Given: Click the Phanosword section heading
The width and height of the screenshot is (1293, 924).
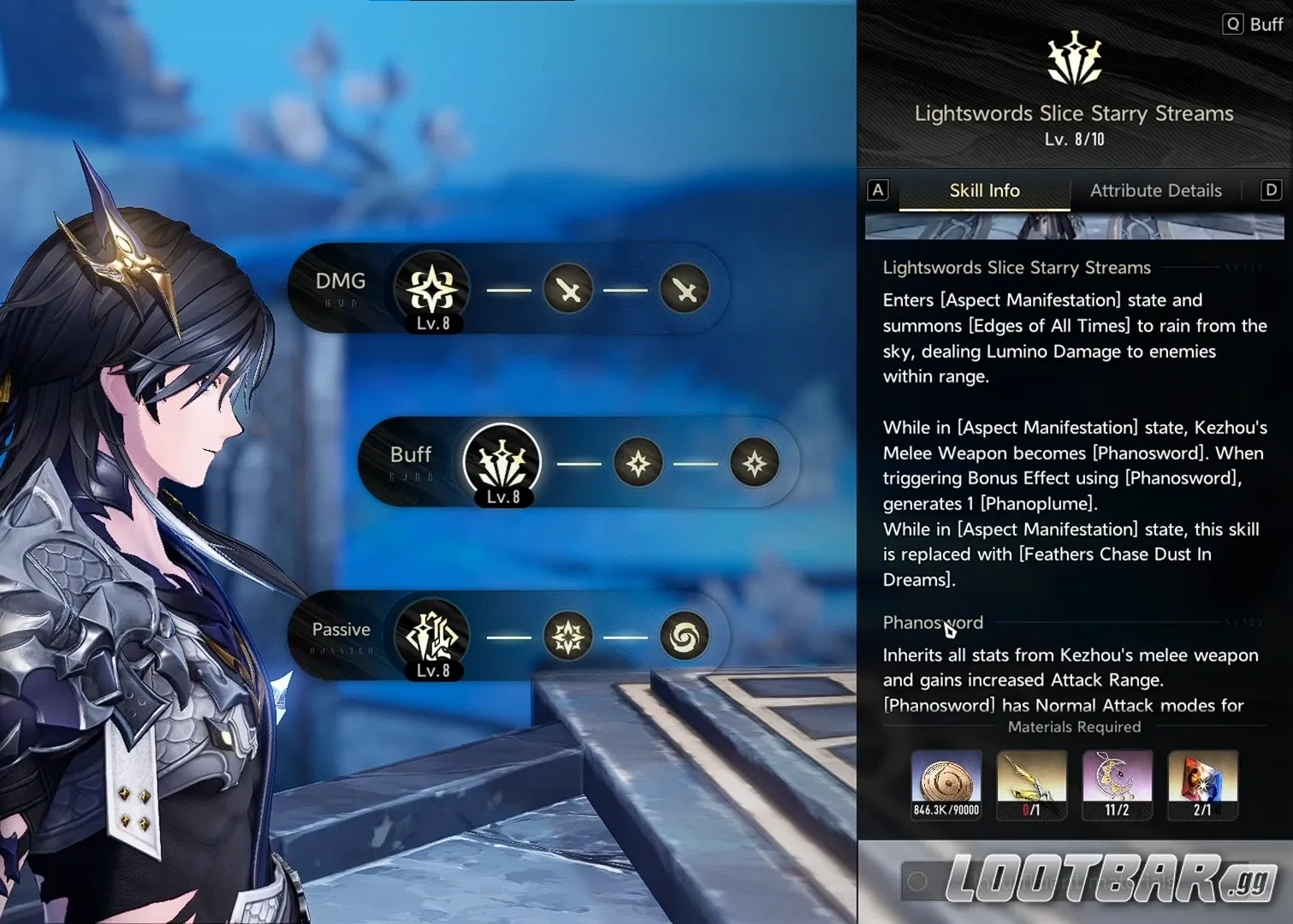Looking at the screenshot, I should (932, 623).
